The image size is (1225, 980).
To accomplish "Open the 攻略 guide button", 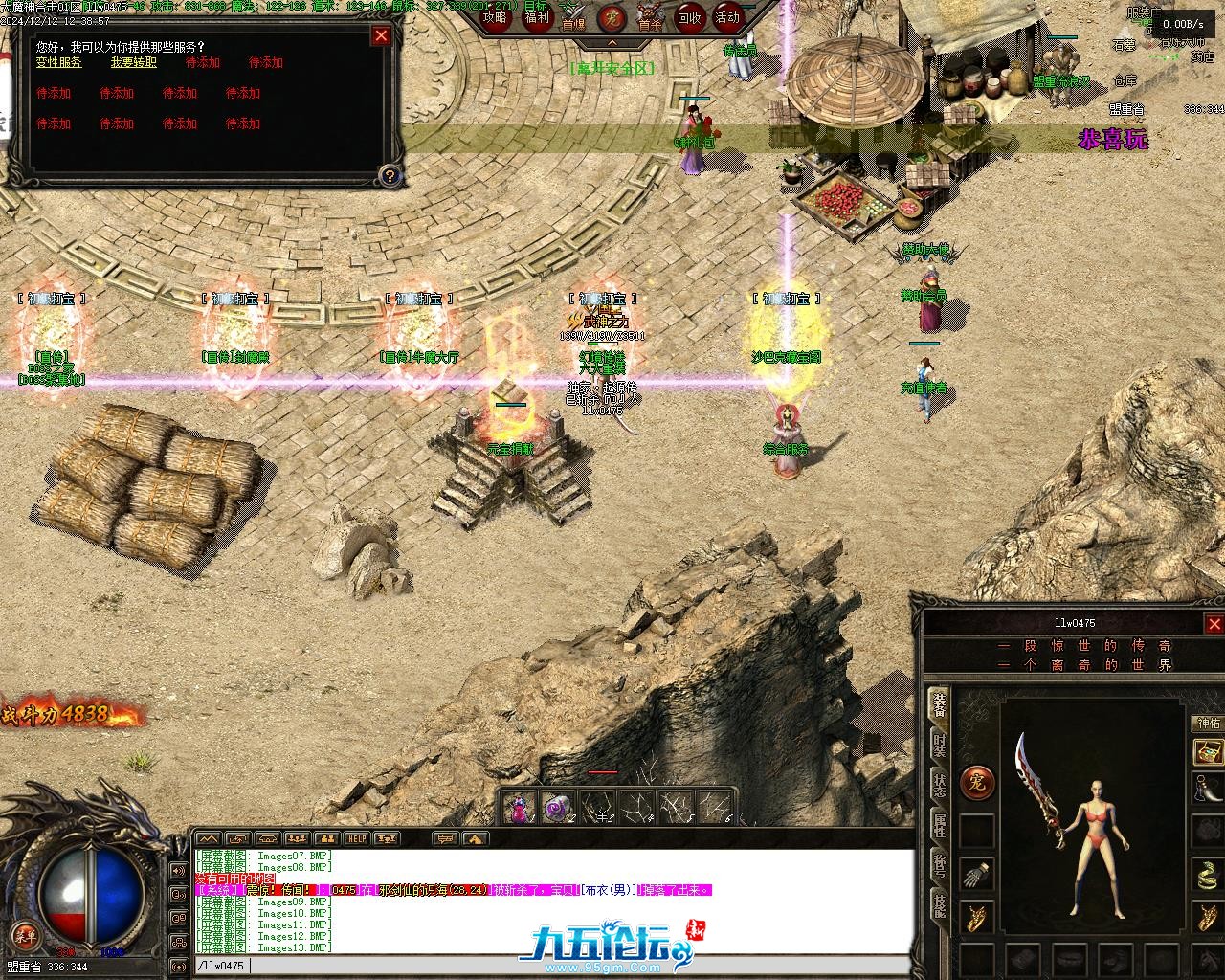I will (495, 17).
